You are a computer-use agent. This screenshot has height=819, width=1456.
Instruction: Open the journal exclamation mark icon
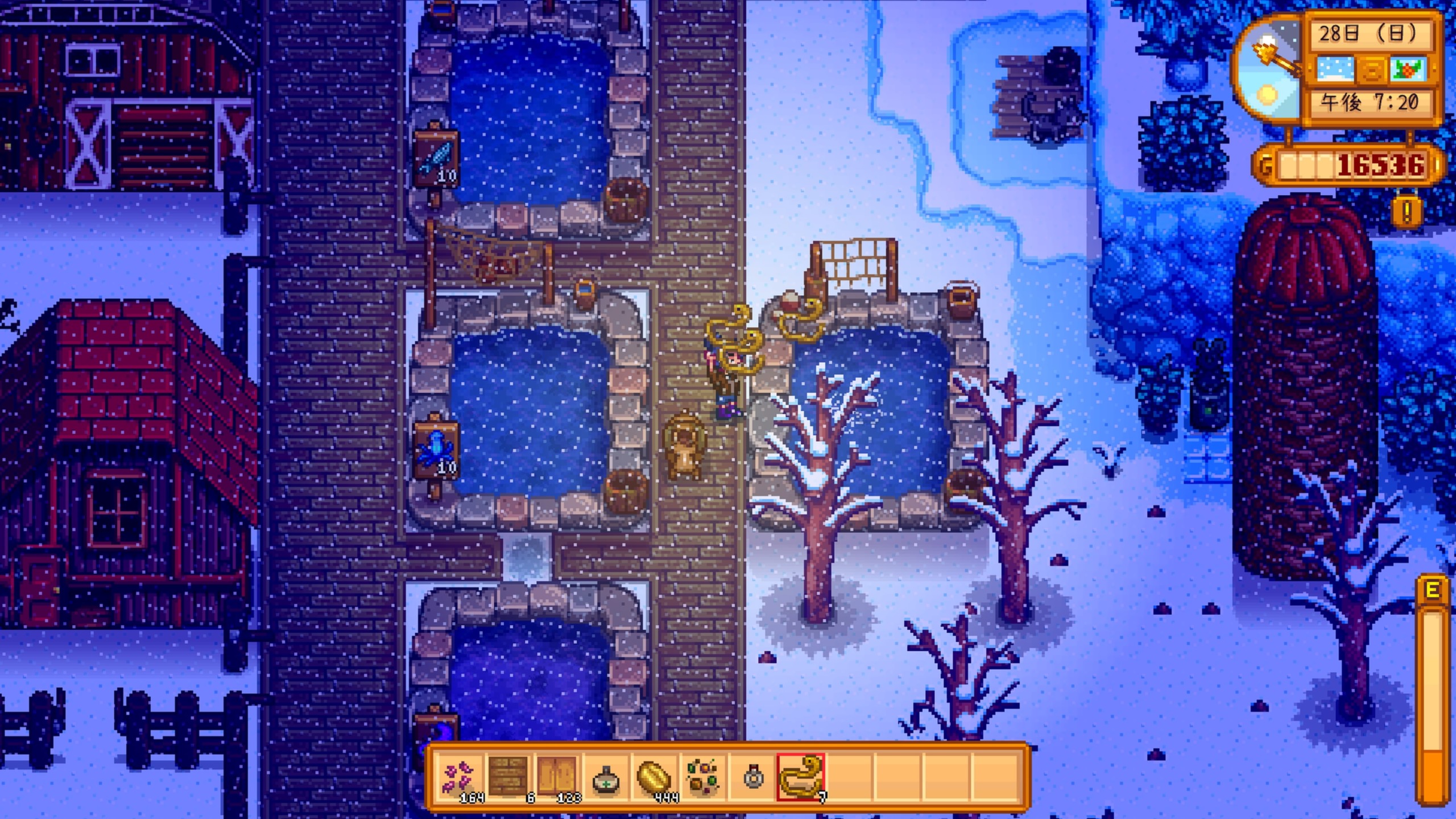click(1407, 212)
